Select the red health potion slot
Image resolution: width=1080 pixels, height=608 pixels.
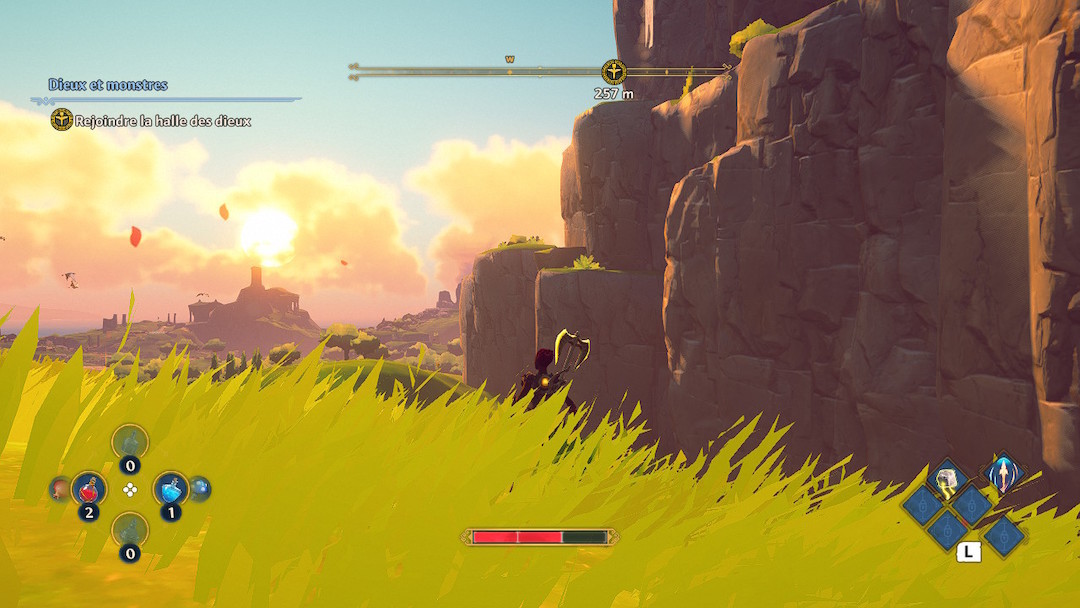click(x=89, y=489)
